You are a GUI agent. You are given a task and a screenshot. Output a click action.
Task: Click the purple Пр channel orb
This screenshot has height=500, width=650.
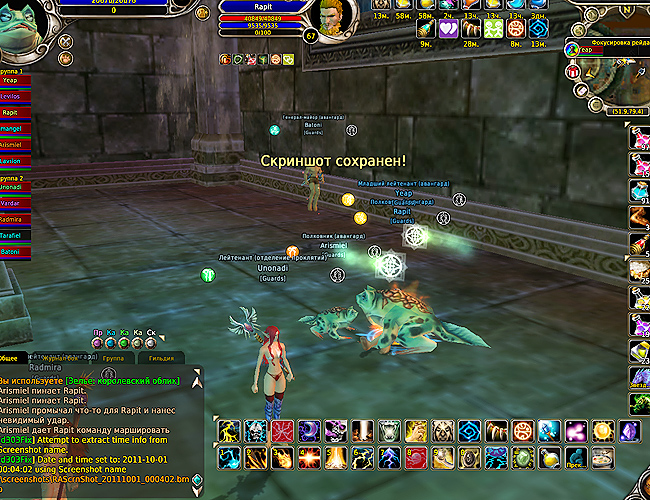98,343
